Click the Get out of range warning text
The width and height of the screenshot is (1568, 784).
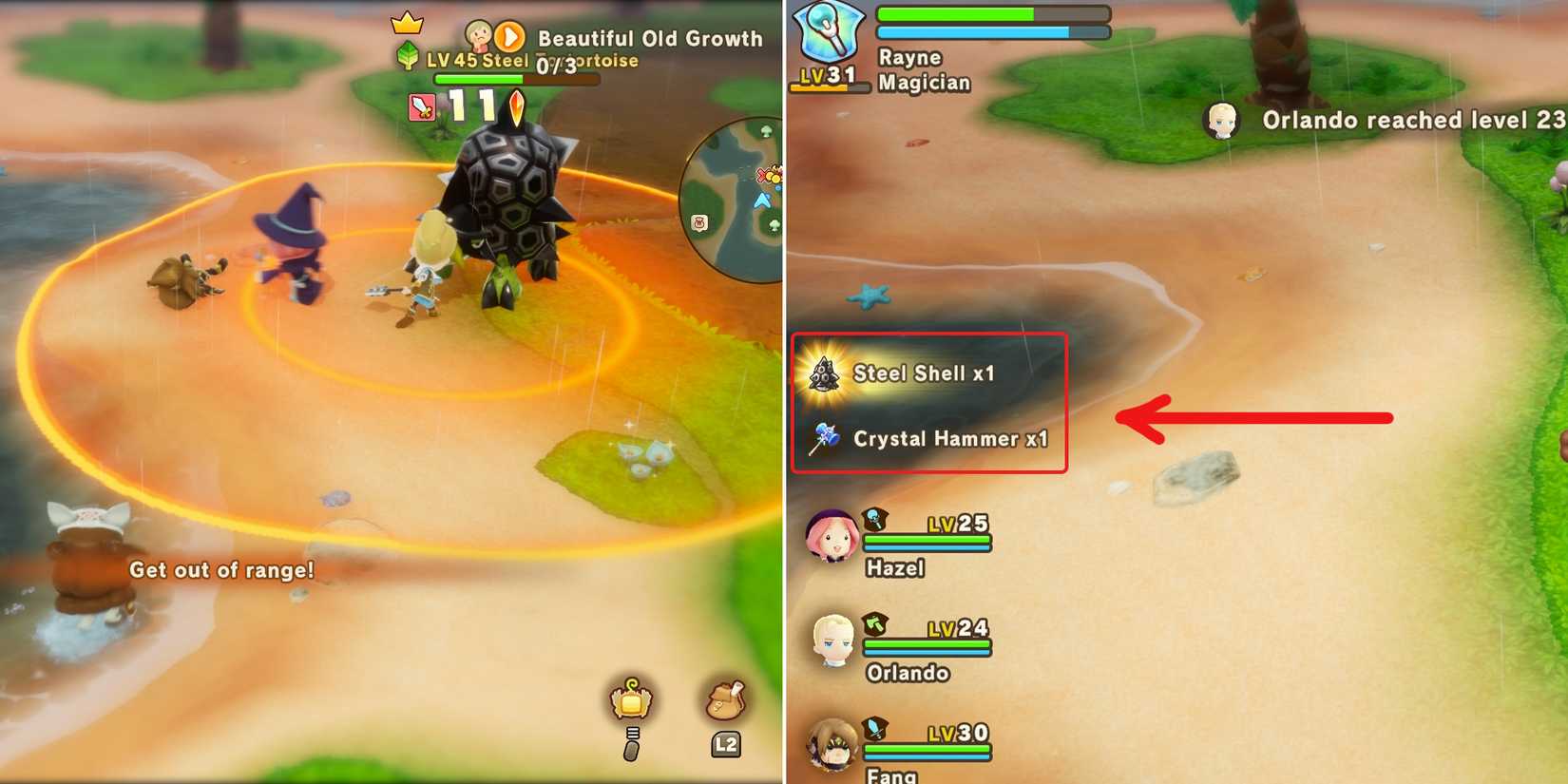222,571
